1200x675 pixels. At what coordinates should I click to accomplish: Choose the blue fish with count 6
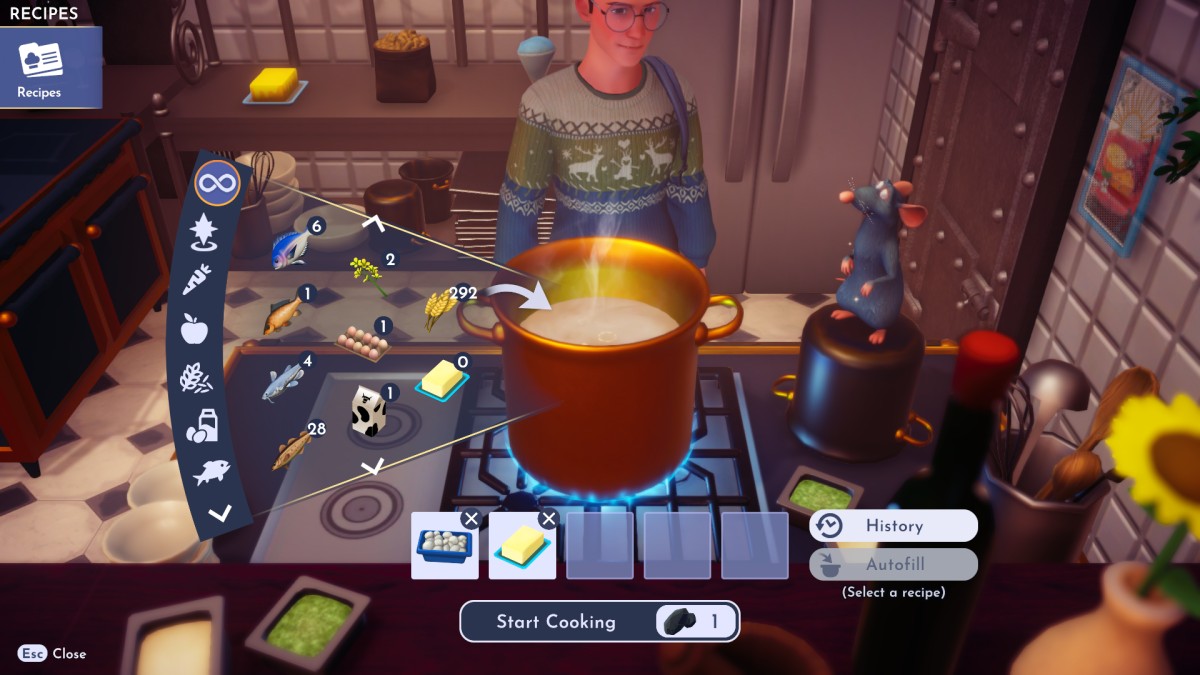[x=291, y=249]
